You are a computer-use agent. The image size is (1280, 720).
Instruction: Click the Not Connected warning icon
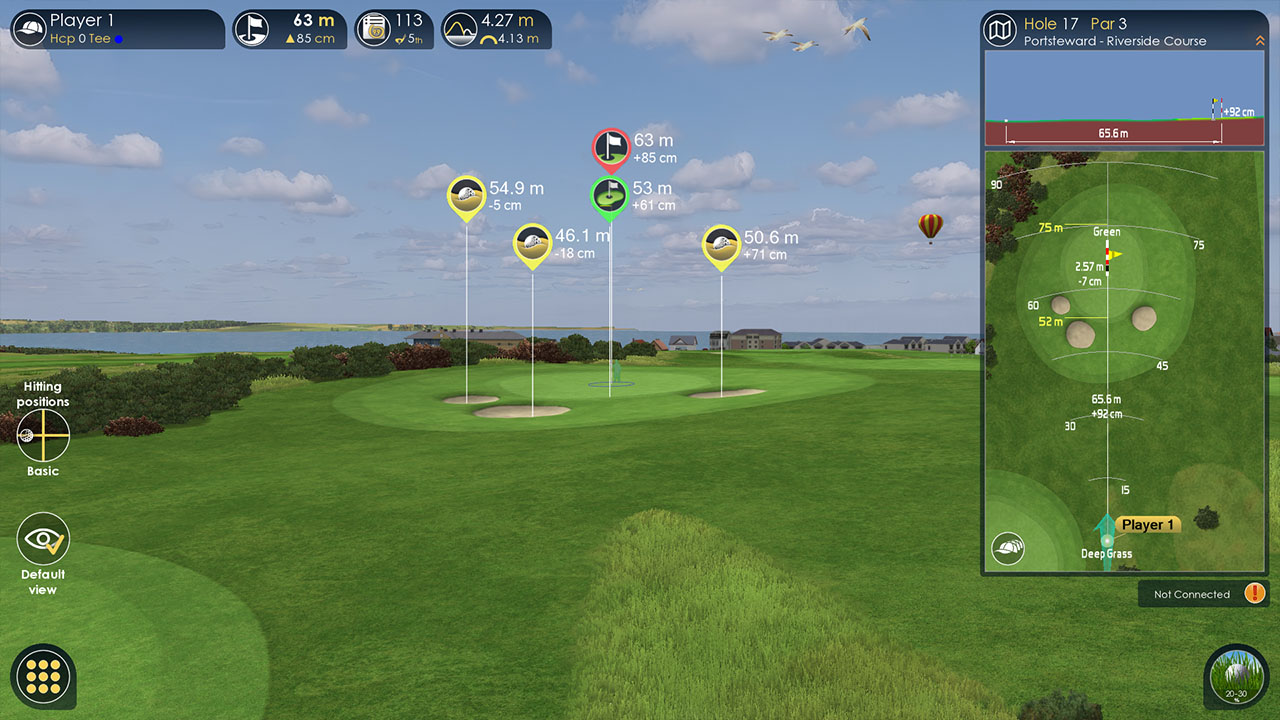click(x=1254, y=593)
